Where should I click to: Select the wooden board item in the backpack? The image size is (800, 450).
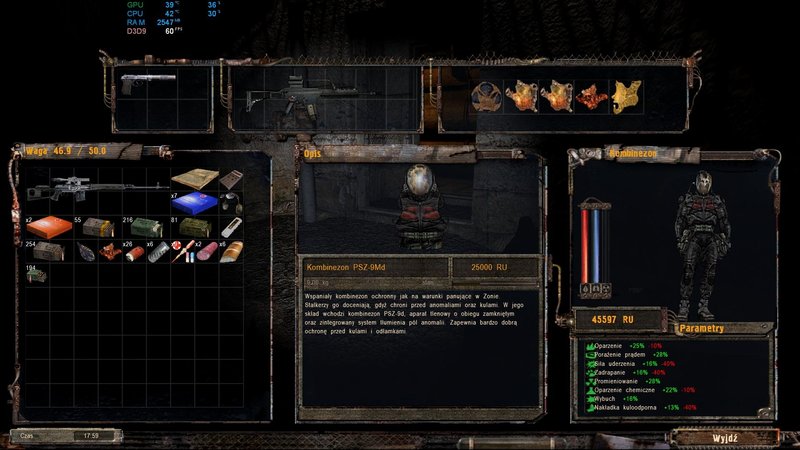193,179
